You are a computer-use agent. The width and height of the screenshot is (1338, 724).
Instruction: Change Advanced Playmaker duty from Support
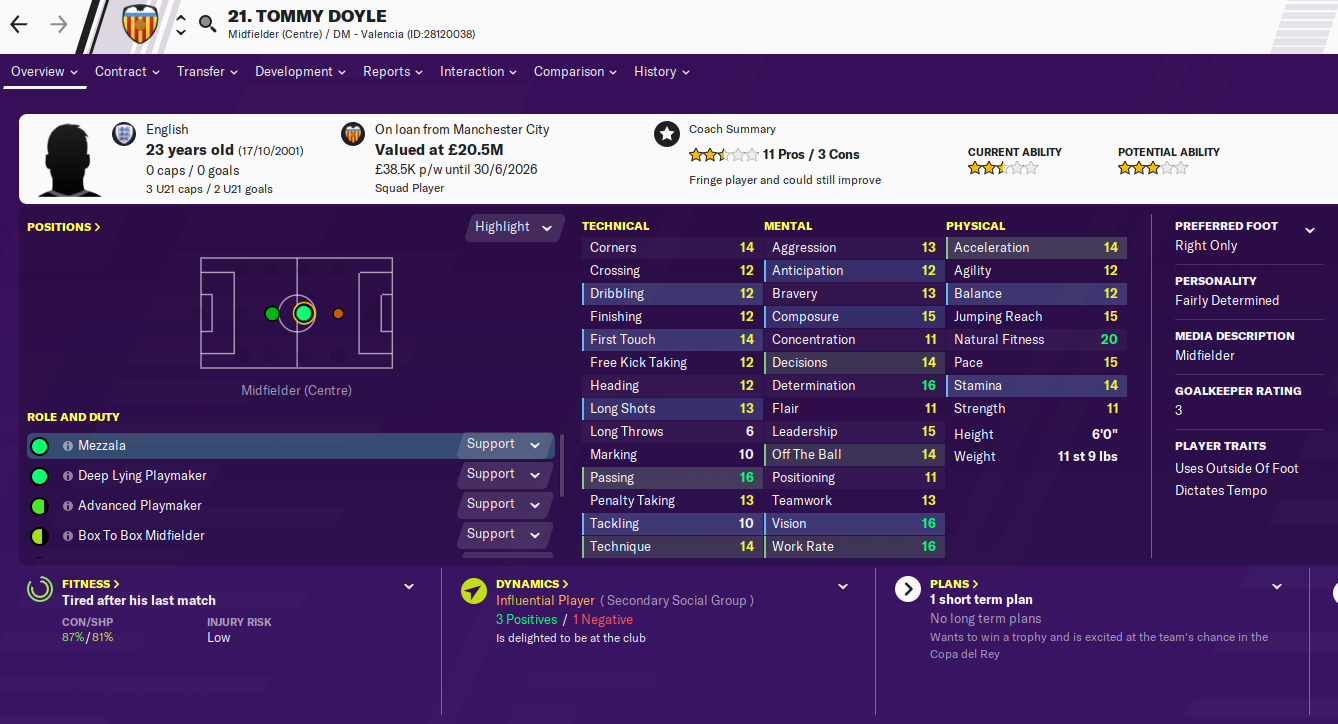pyautogui.click(x=504, y=504)
